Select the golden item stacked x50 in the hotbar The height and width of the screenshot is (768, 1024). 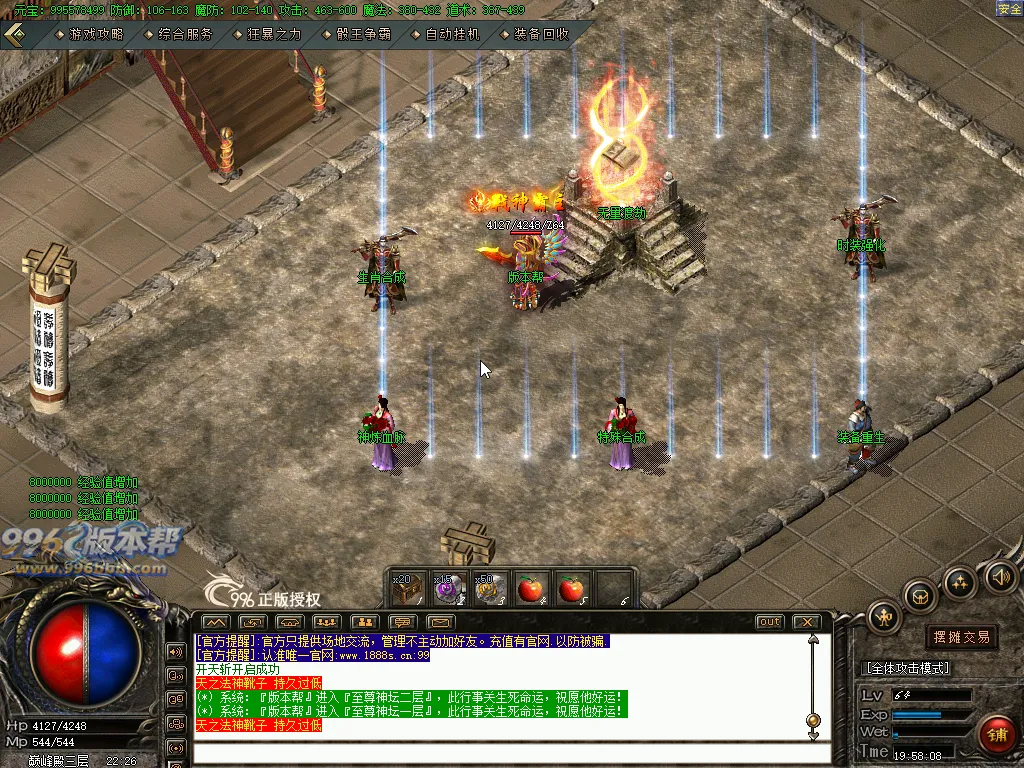point(488,589)
